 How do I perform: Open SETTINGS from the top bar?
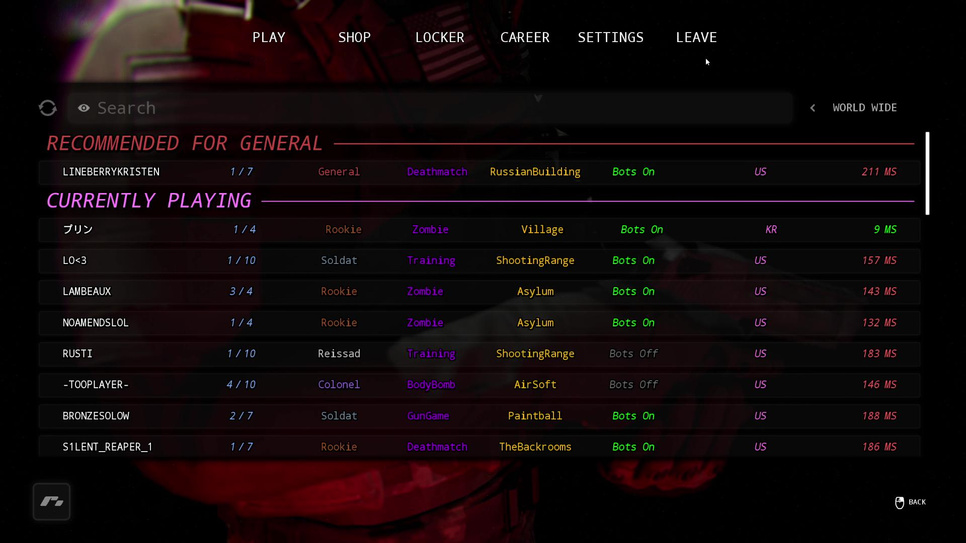point(610,38)
